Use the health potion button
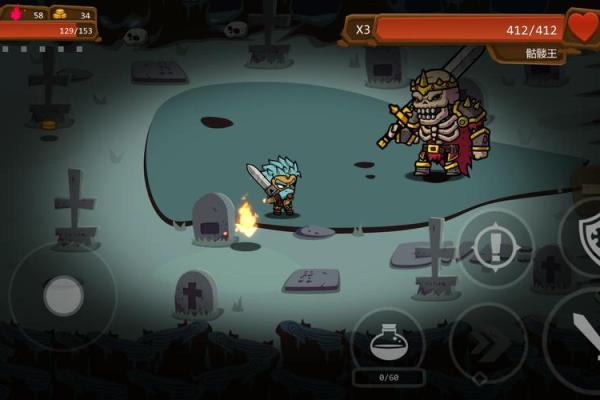The width and height of the screenshot is (600, 400). point(388,343)
